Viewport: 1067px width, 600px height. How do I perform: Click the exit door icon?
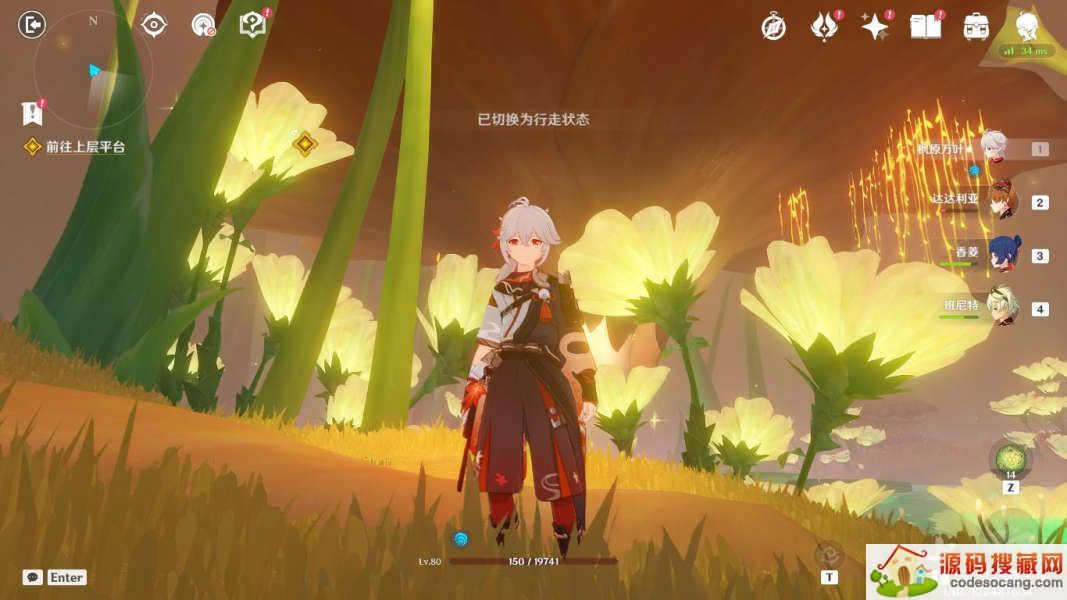pyautogui.click(x=33, y=25)
